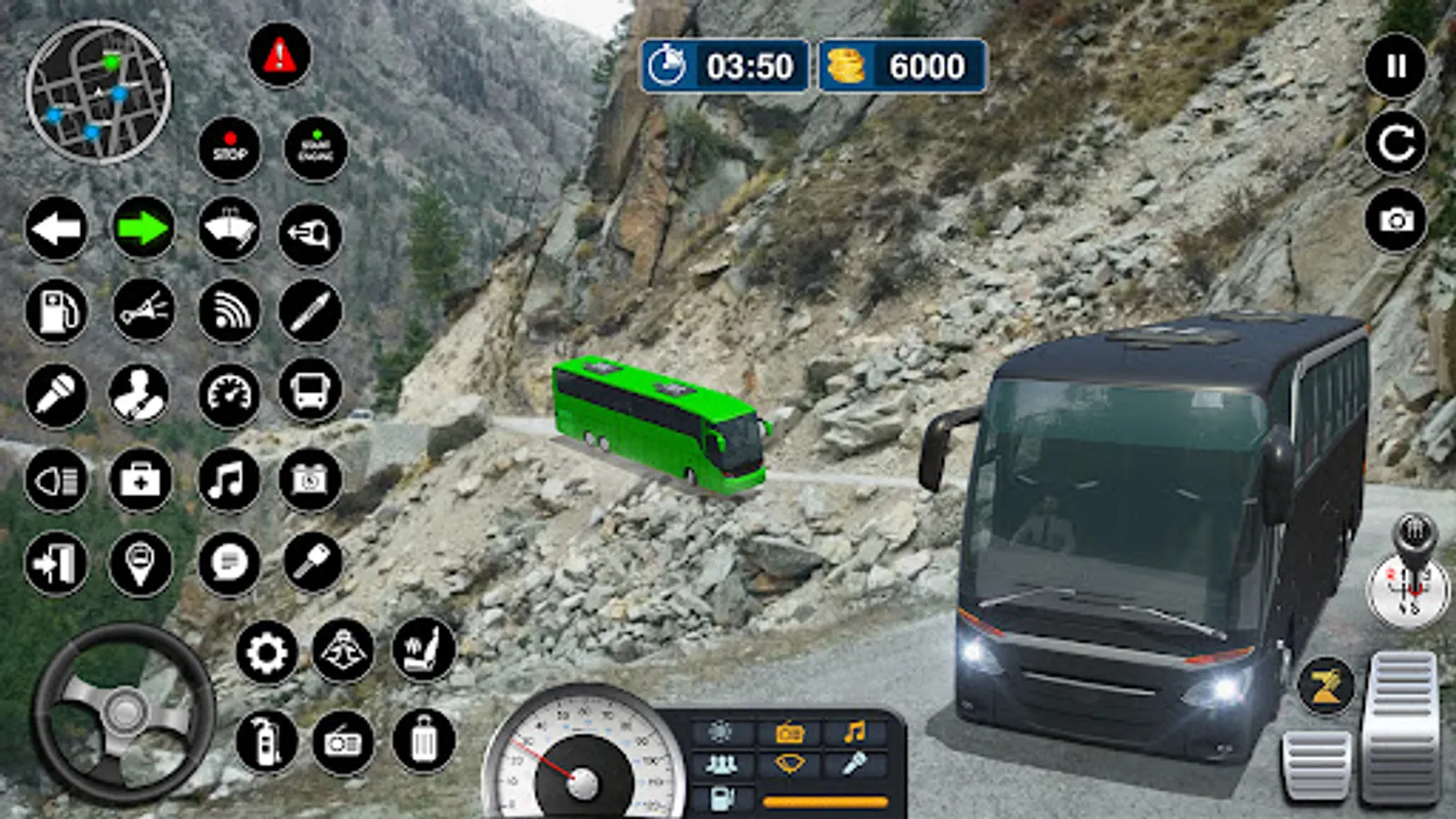Viewport: 1456px width, 819px height.
Task: Step on the brake pedal
Action: point(1316,764)
